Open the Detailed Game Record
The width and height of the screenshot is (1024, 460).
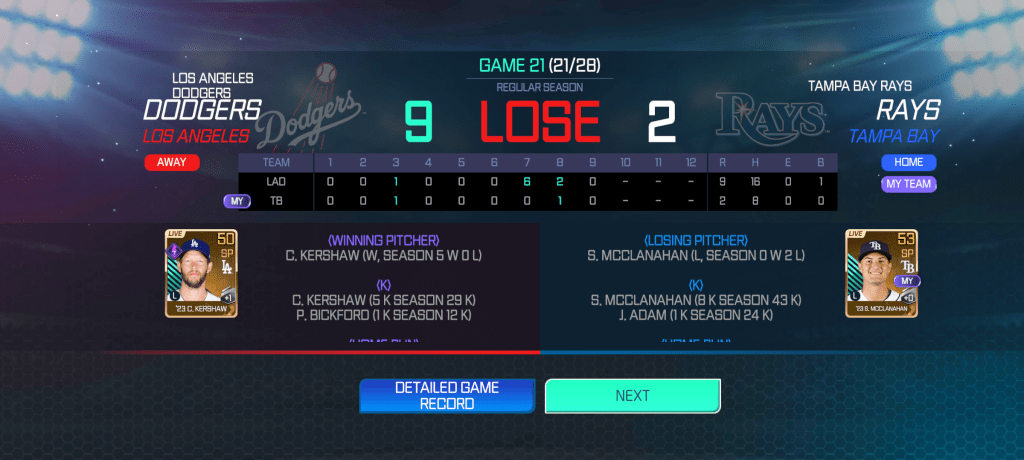(x=447, y=396)
